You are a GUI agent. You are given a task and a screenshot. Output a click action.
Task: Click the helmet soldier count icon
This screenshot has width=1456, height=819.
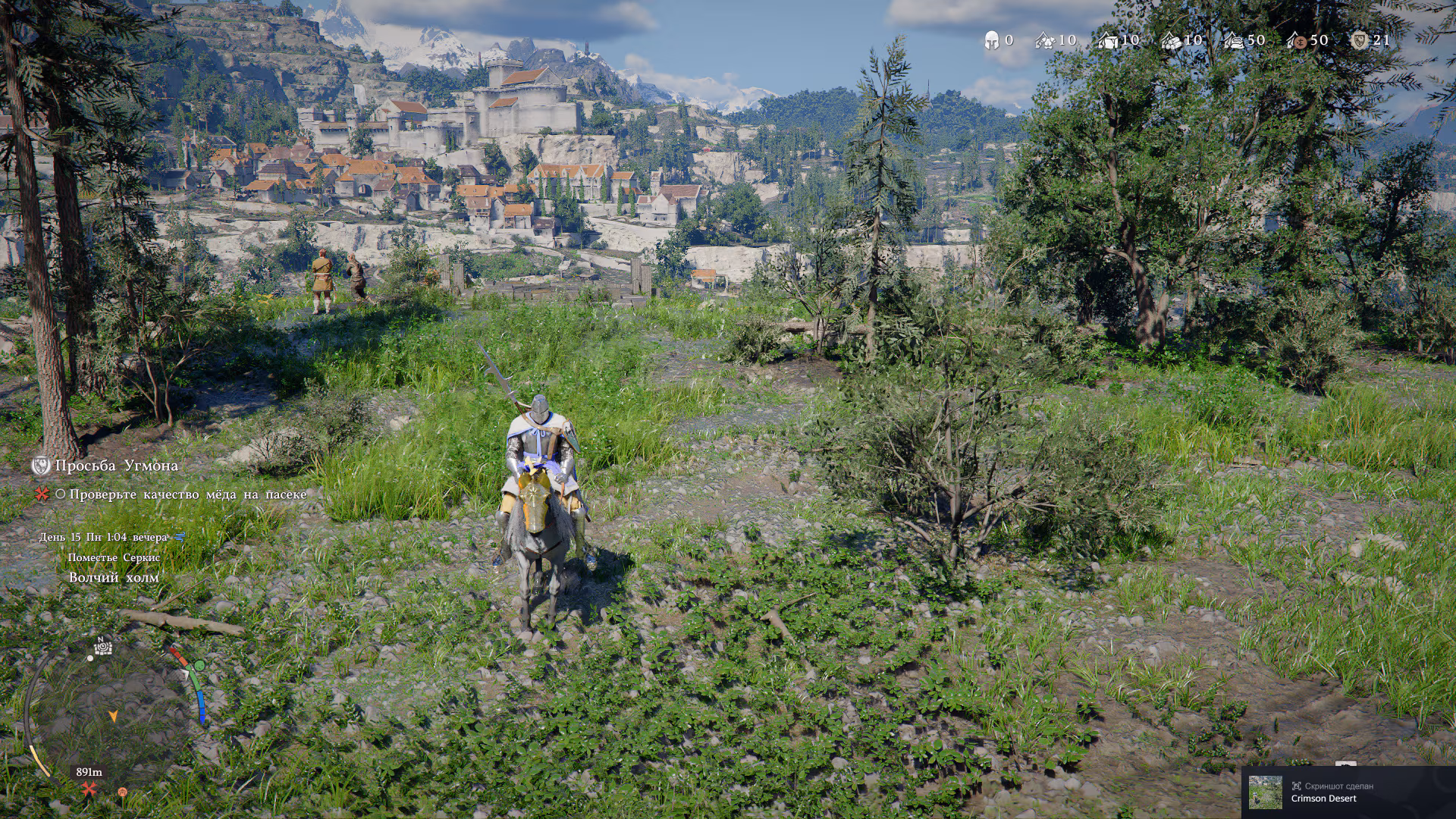[x=991, y=40]
